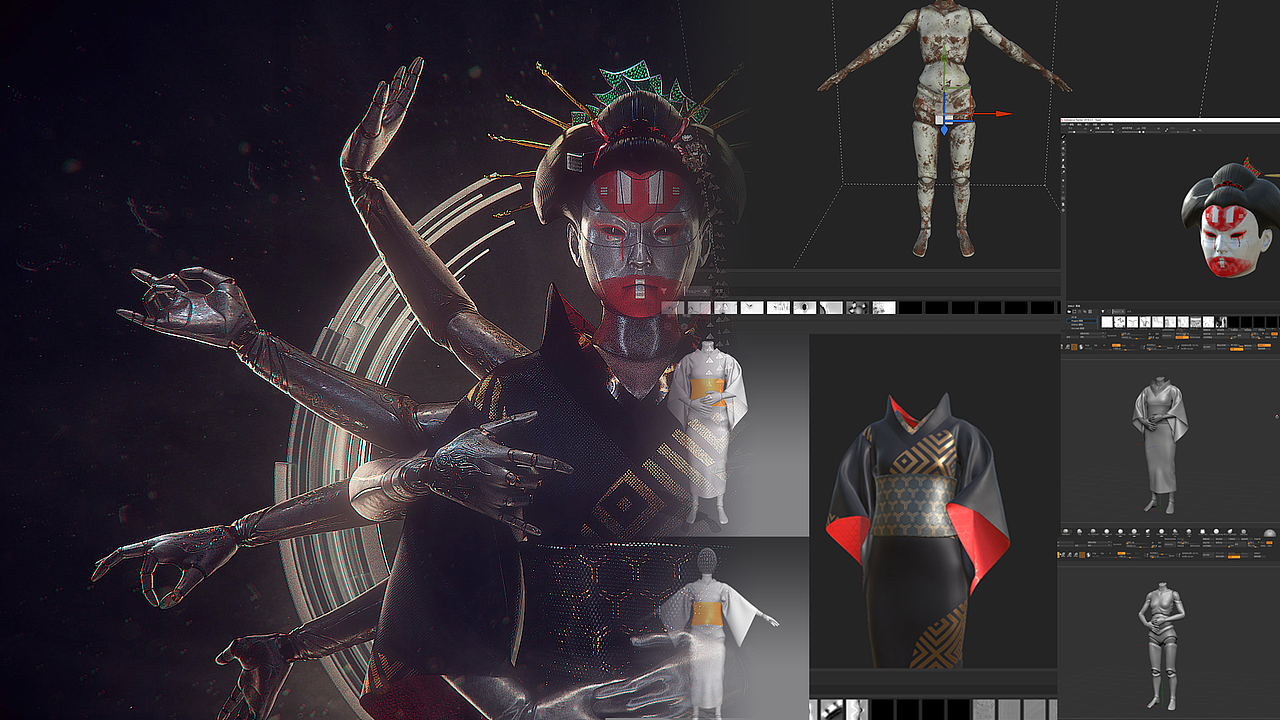Click the filter funnel icon beside the shelf search
The width and height of the screenshot is (1280, 720).
click(1103, 311)
